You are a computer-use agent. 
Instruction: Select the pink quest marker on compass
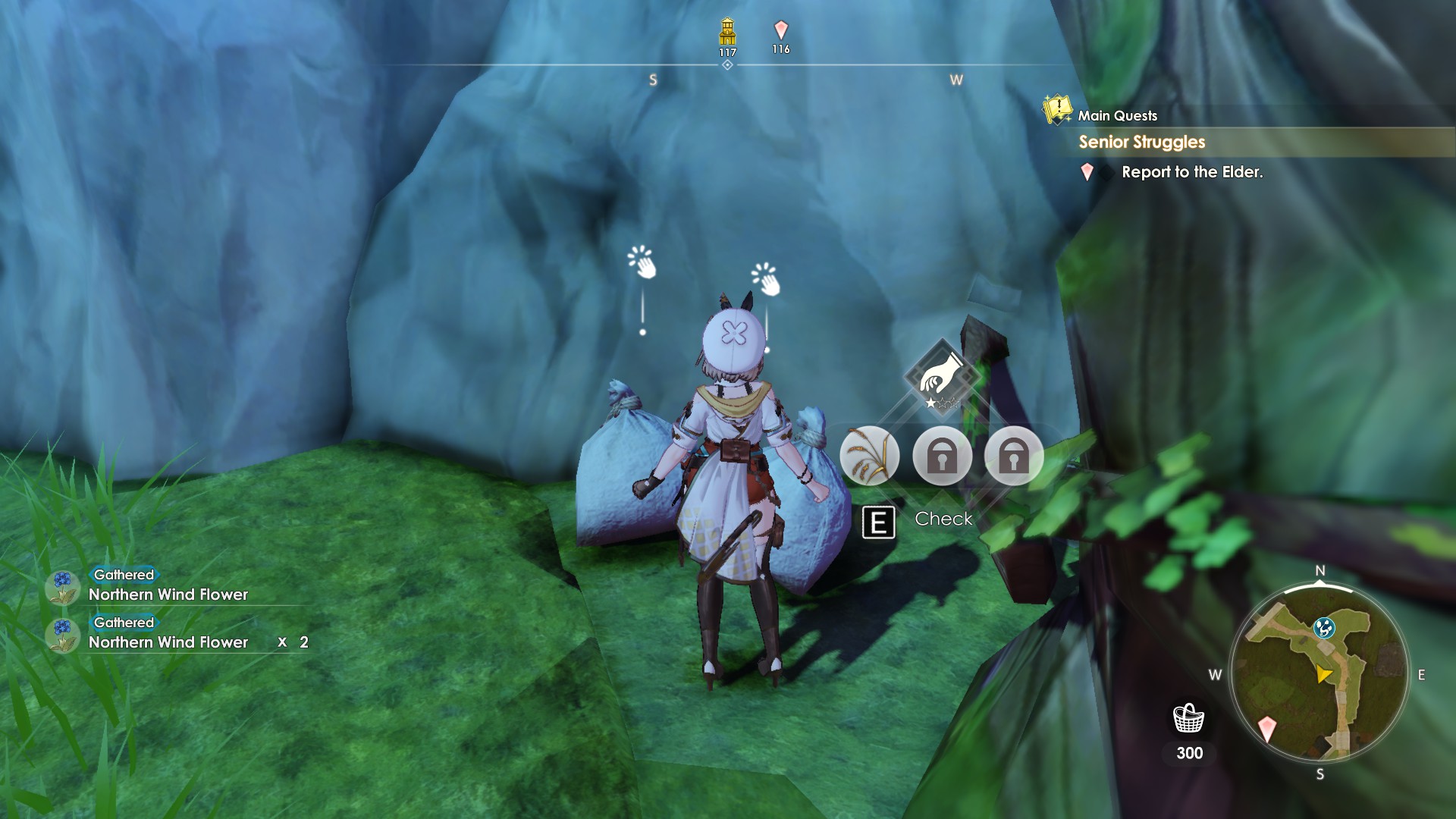[781, 30]
